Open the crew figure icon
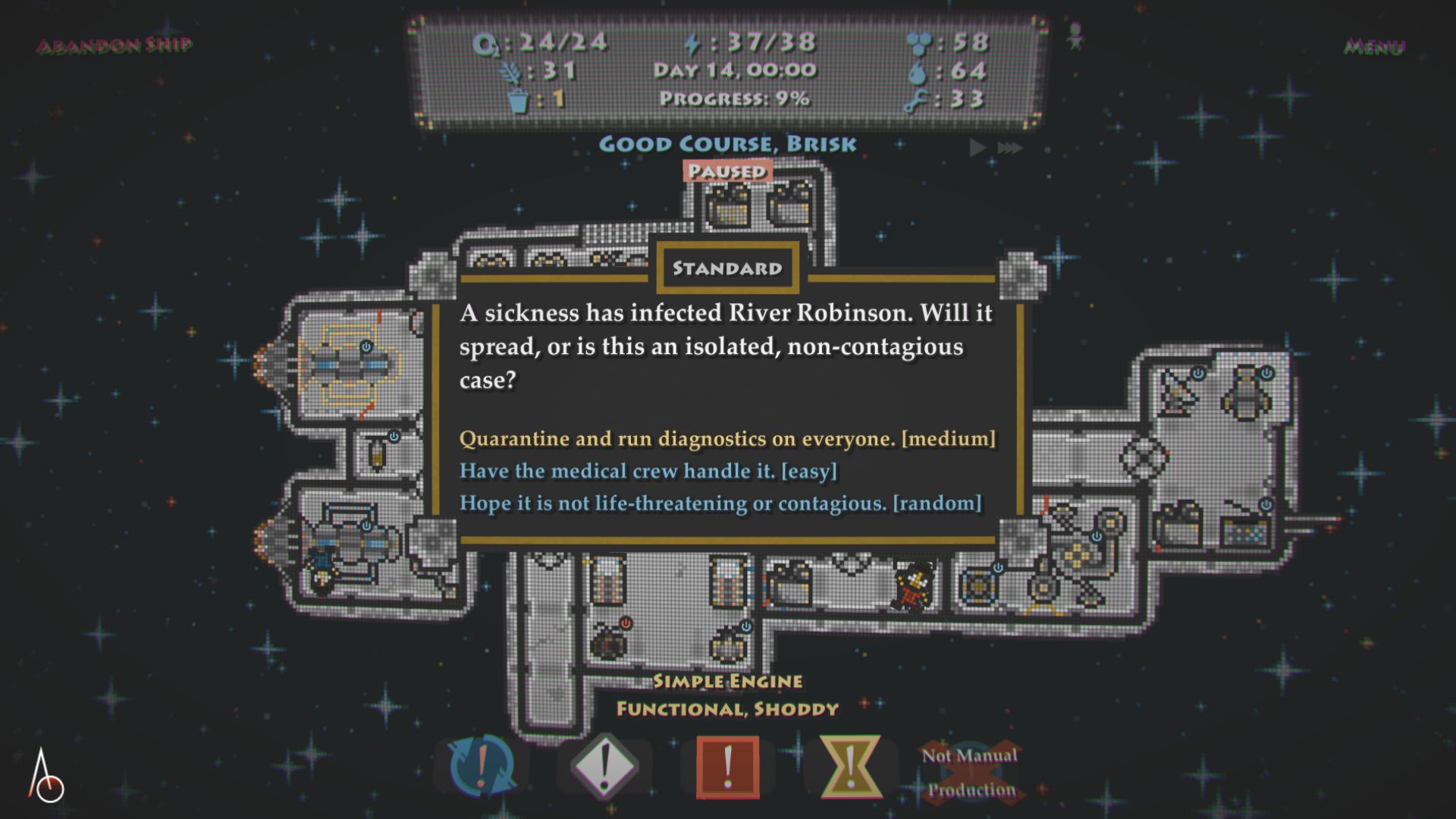 (x=1075, y=36)
